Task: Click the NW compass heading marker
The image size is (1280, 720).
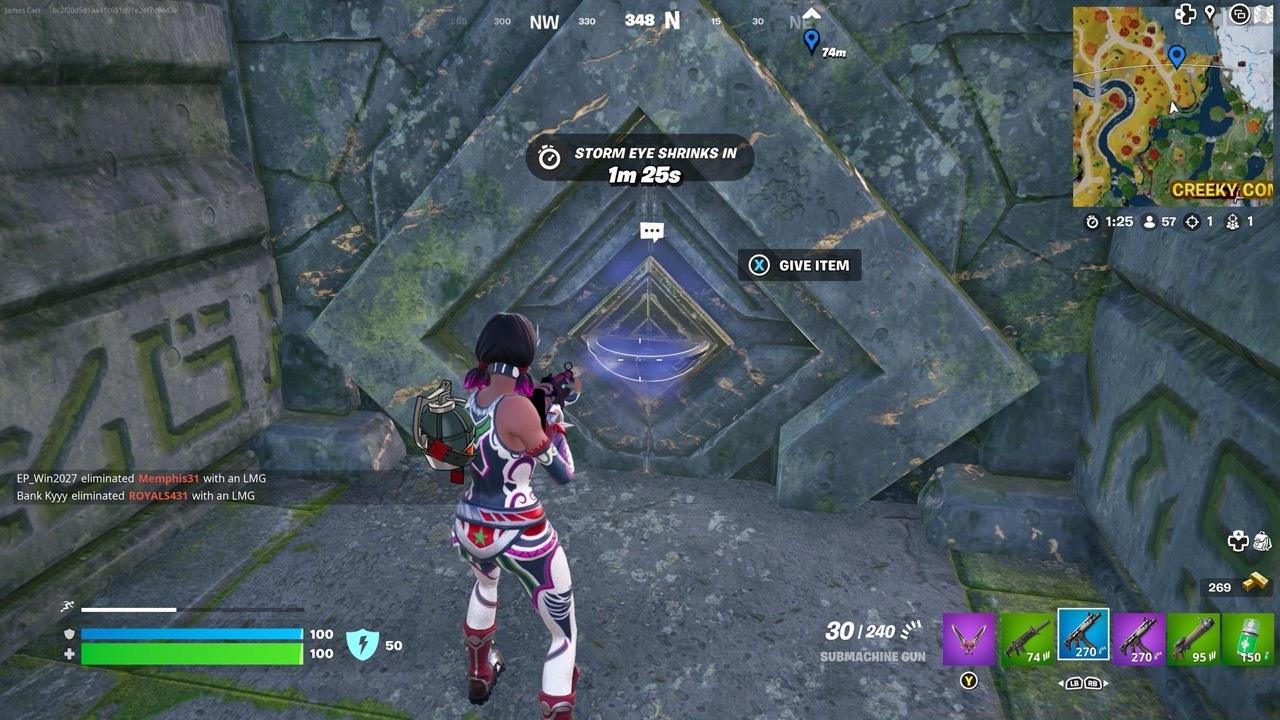Action: (543, 21)
